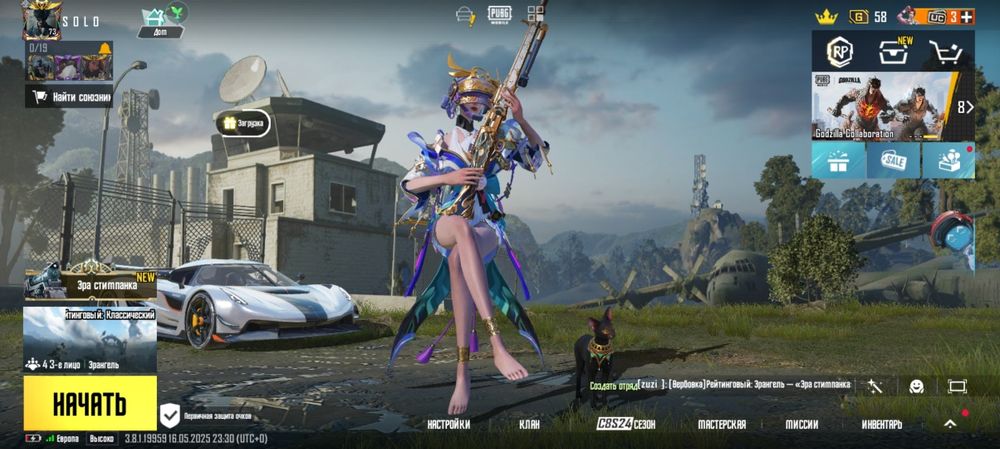This screenshot has height=449, width=1000.
Task: Open the crate icon marked NEW
Action: coord(893,51)
